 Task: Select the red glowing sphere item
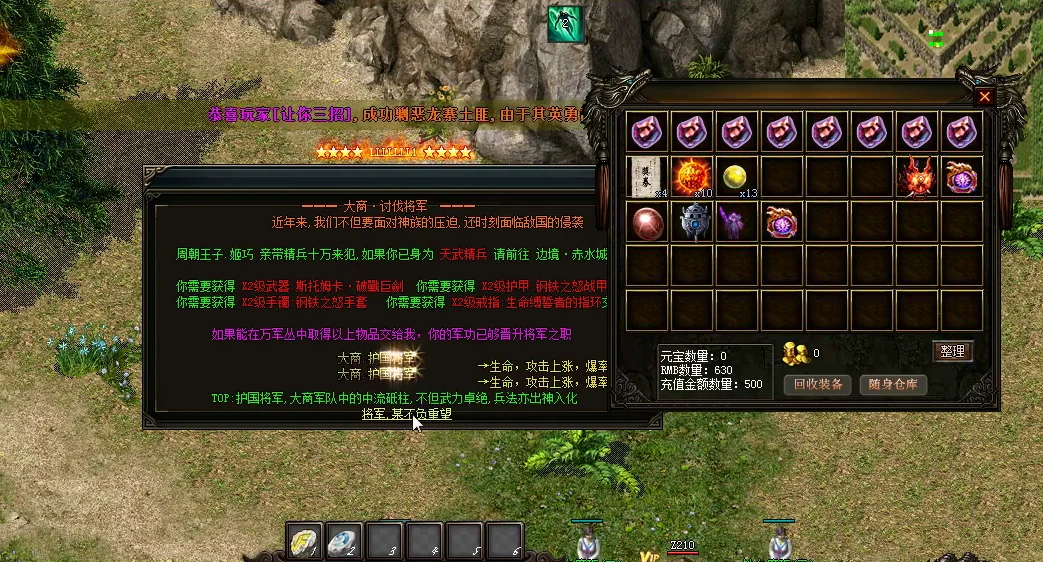649,221
